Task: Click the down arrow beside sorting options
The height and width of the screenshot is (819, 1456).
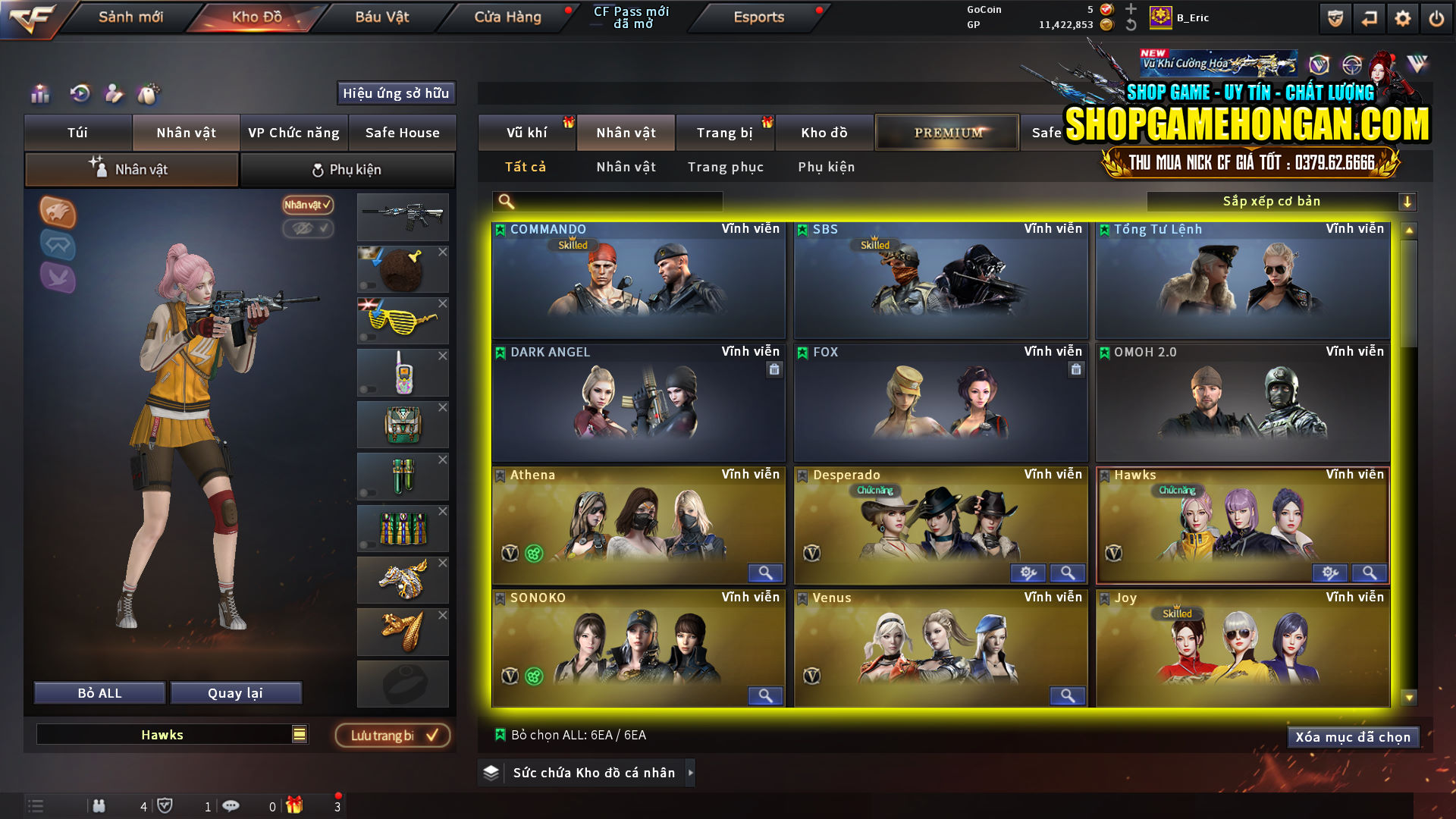Action: click(1408, 201)
